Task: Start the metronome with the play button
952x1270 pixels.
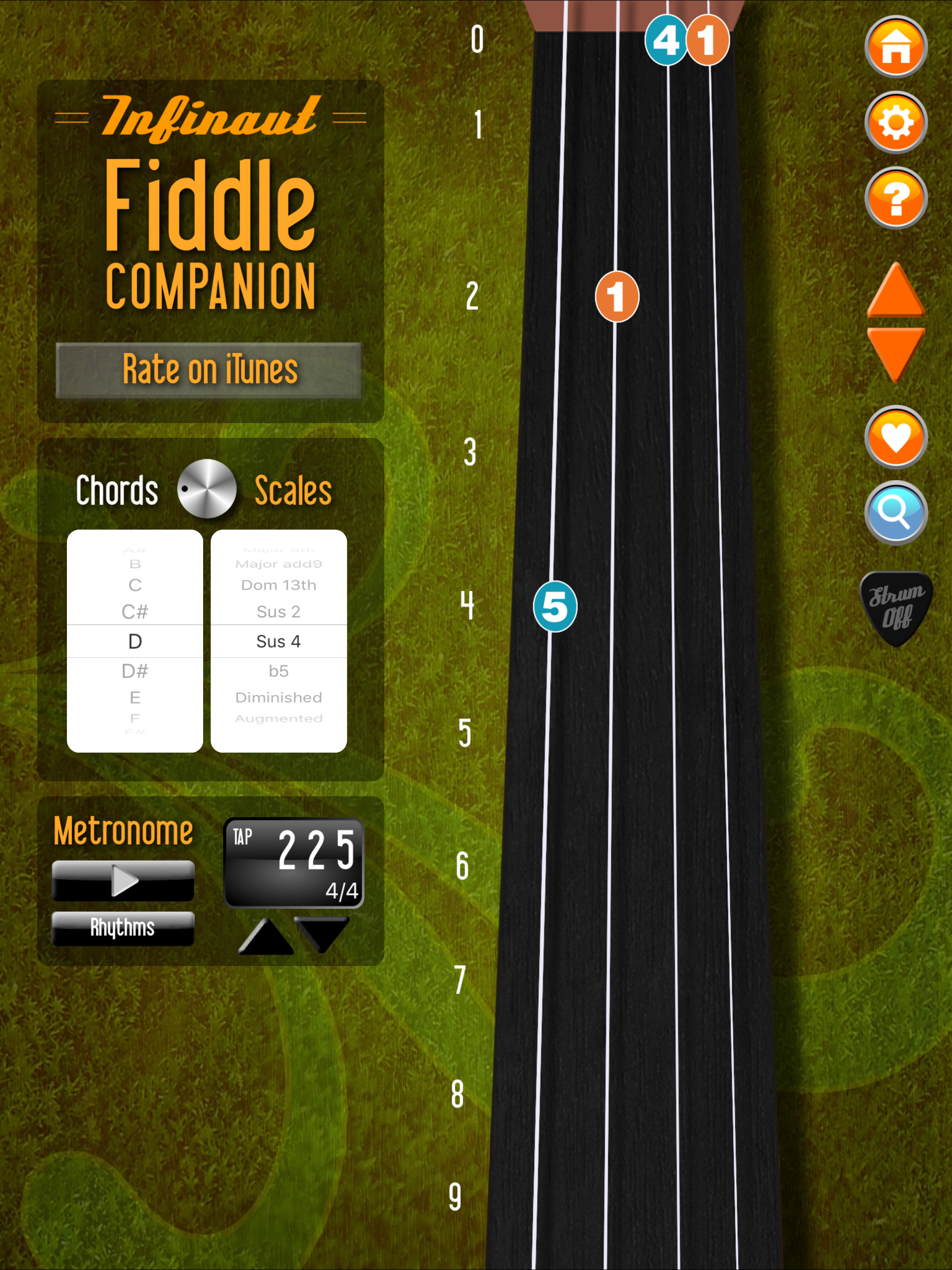Action: [124, 880]
